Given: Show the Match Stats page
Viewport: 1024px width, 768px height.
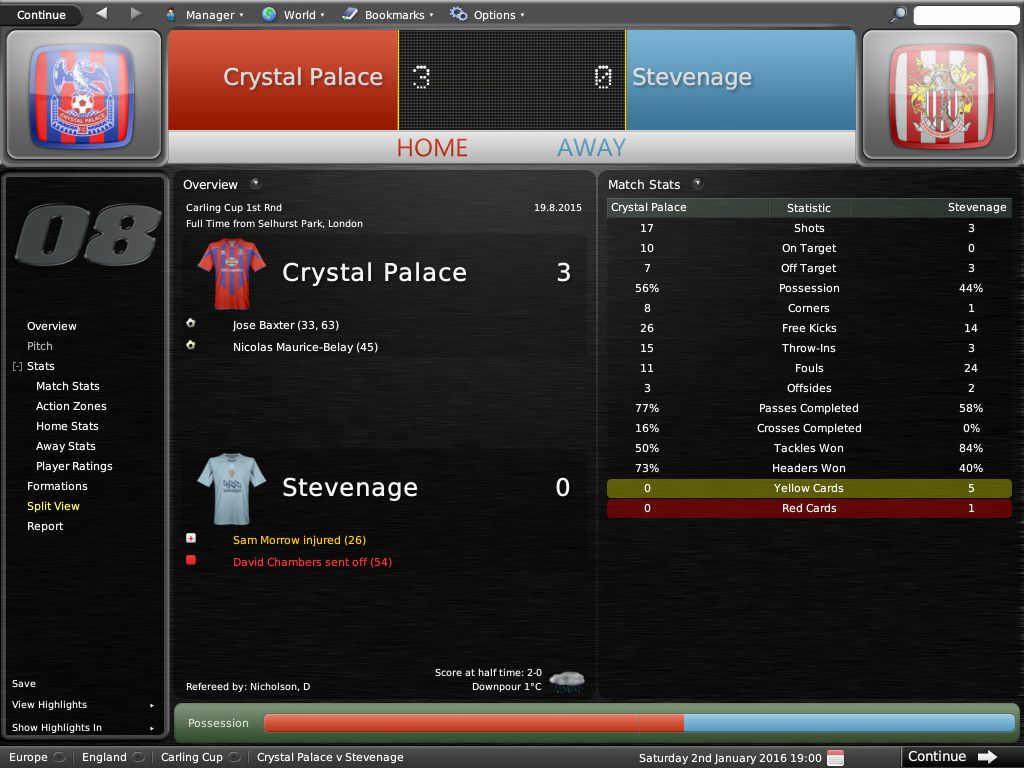Looking at the screenshot, I should (68, 386).
